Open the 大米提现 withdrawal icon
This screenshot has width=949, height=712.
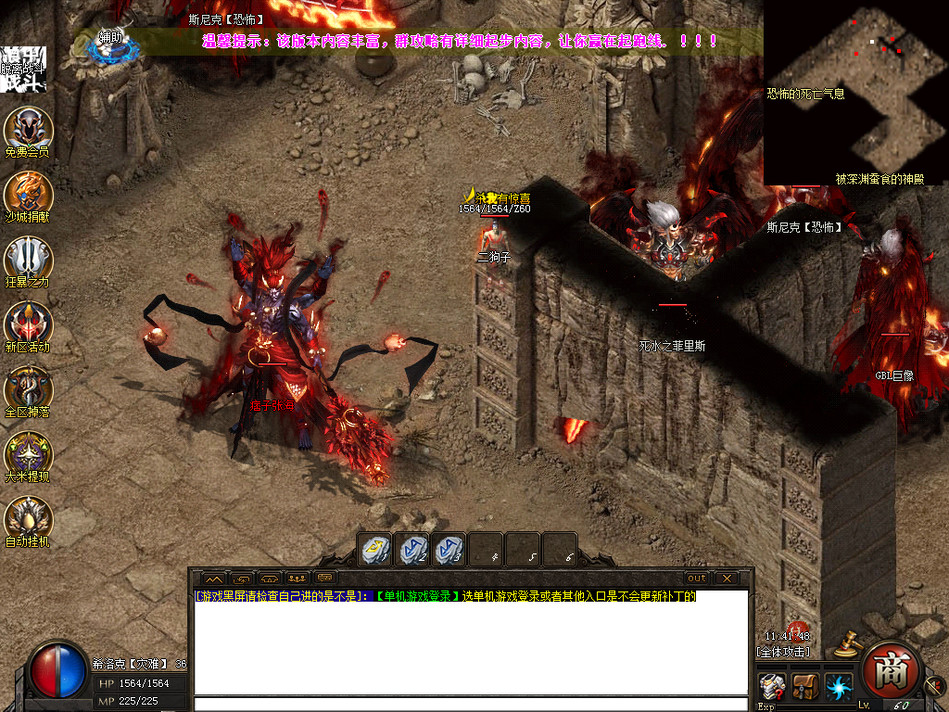coord(27,452)
